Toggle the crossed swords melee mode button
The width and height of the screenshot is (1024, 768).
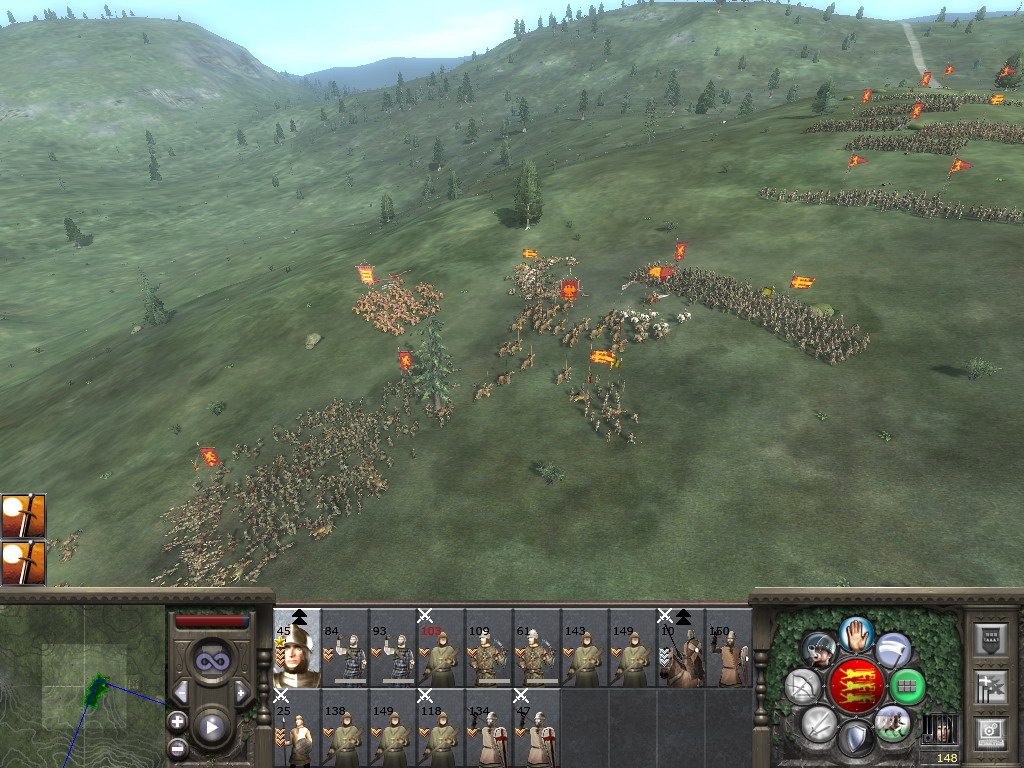819,722
